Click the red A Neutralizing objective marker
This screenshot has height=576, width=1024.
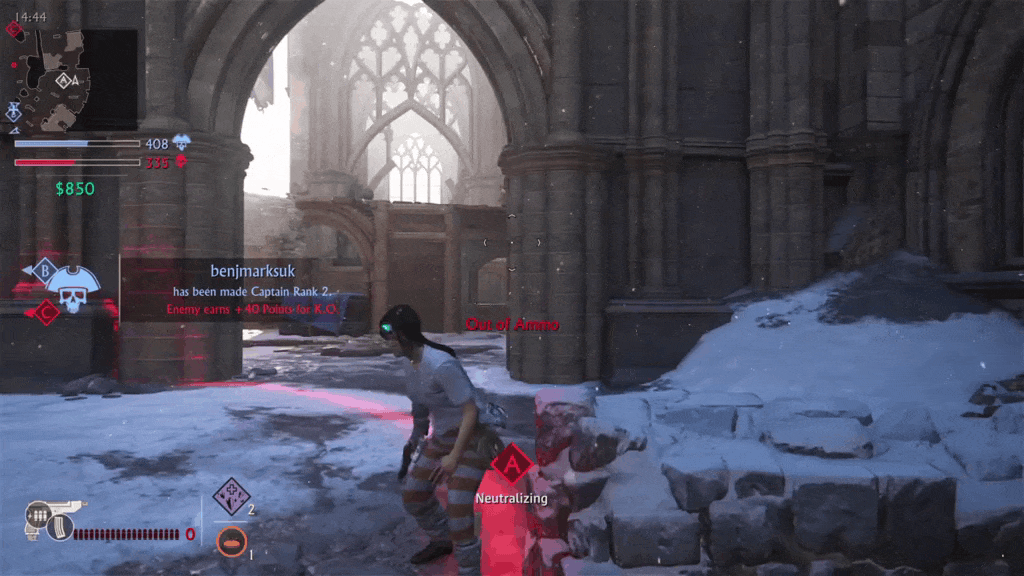(511, 465)
